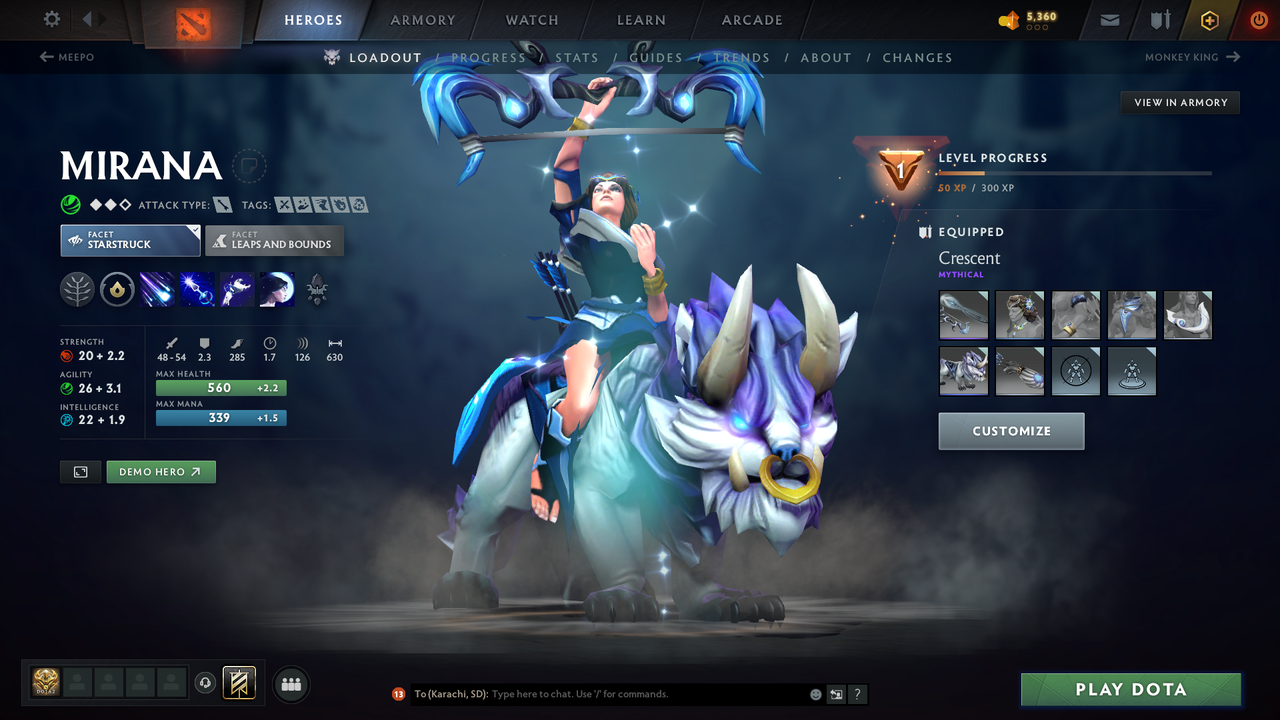Switch to the Stats tab
This screenshot has height=720, width=1280.
click(x=577, y=57)
